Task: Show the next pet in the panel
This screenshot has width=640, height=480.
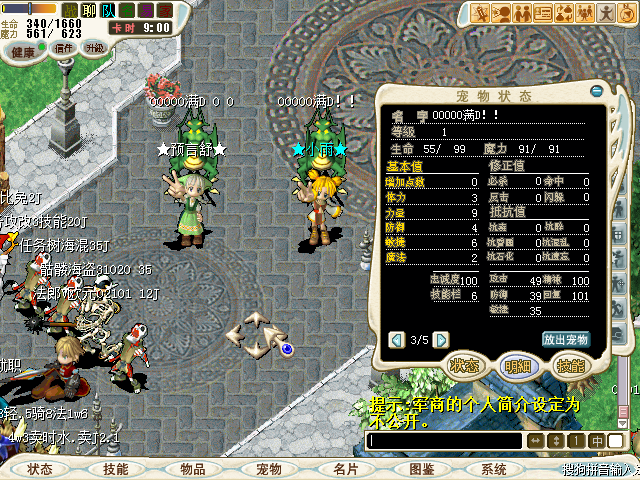Action: click(x=441, y=340)
